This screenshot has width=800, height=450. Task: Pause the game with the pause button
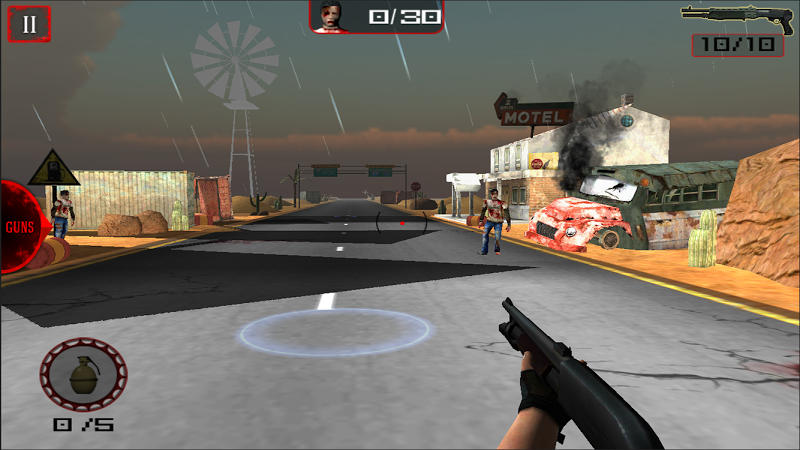pyautogui.click(x=29, y=24)
